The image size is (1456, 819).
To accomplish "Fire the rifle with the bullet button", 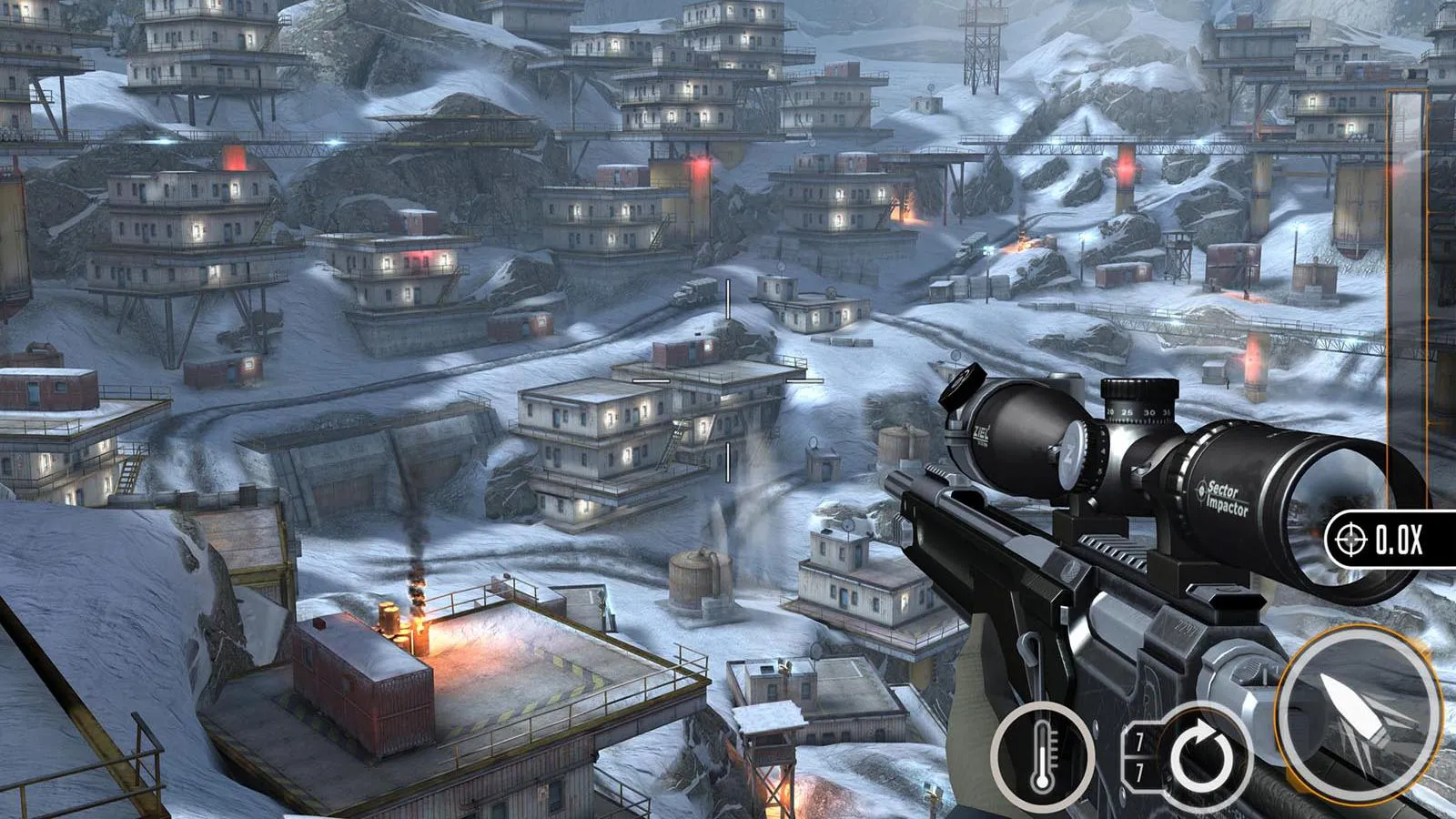I will (x=1358, y=713).
